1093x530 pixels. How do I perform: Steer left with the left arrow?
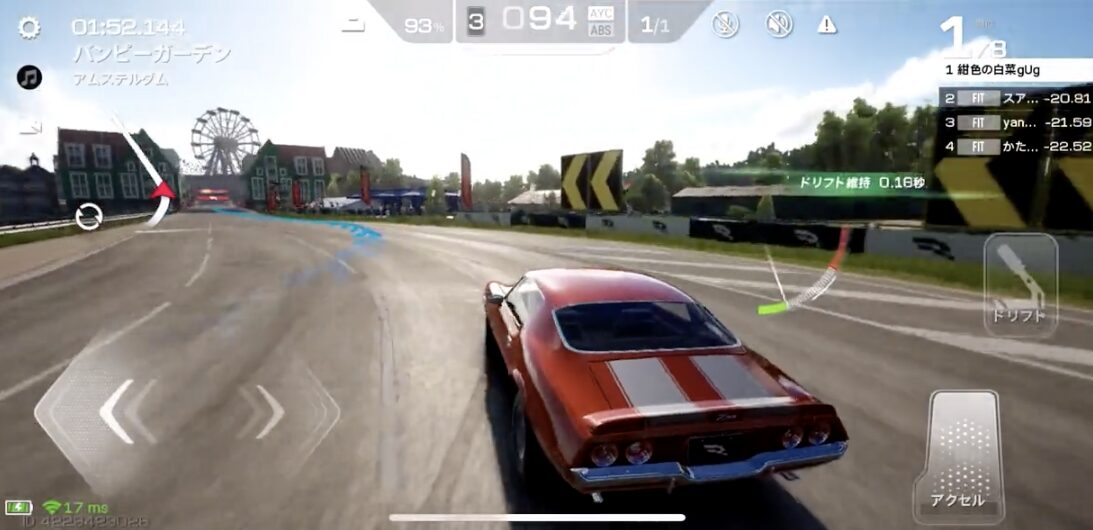pos(118,411)
